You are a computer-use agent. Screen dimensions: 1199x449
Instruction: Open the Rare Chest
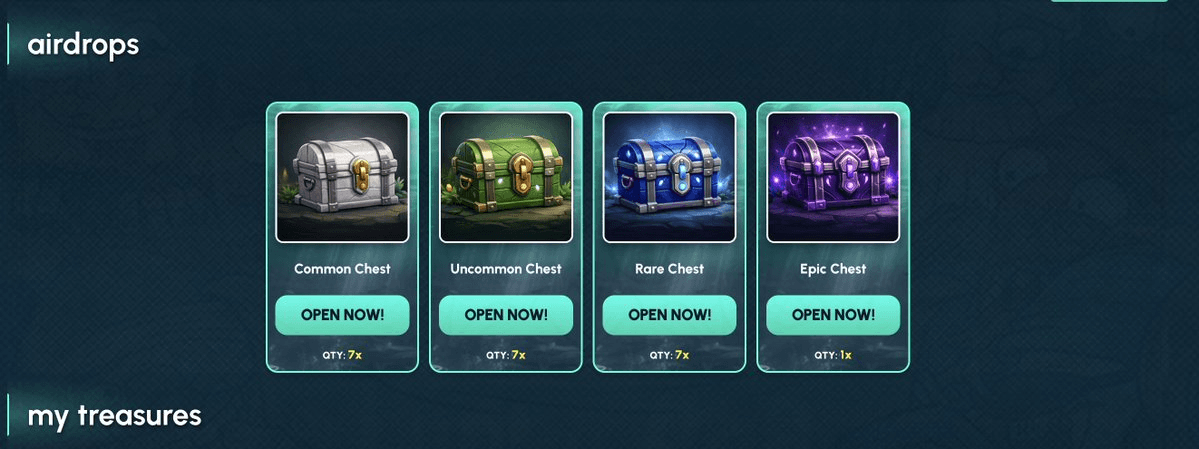[669, 315]
